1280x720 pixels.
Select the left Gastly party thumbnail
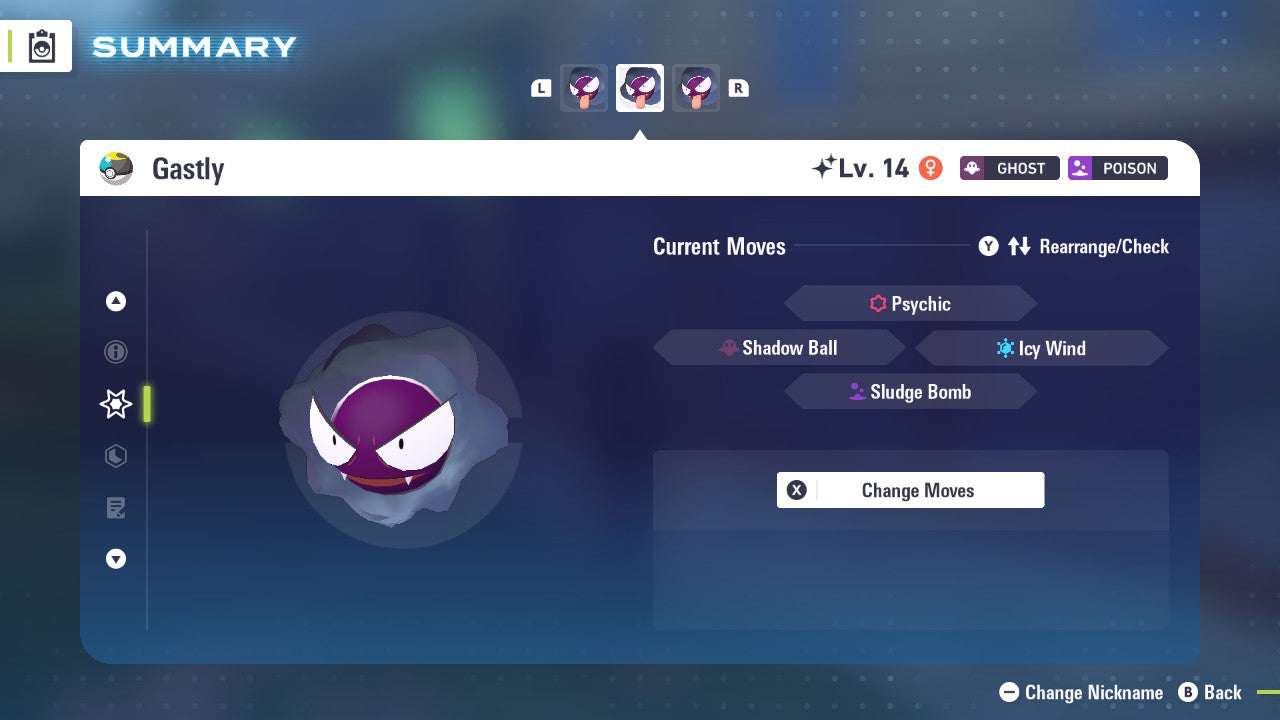coord(584,88)
